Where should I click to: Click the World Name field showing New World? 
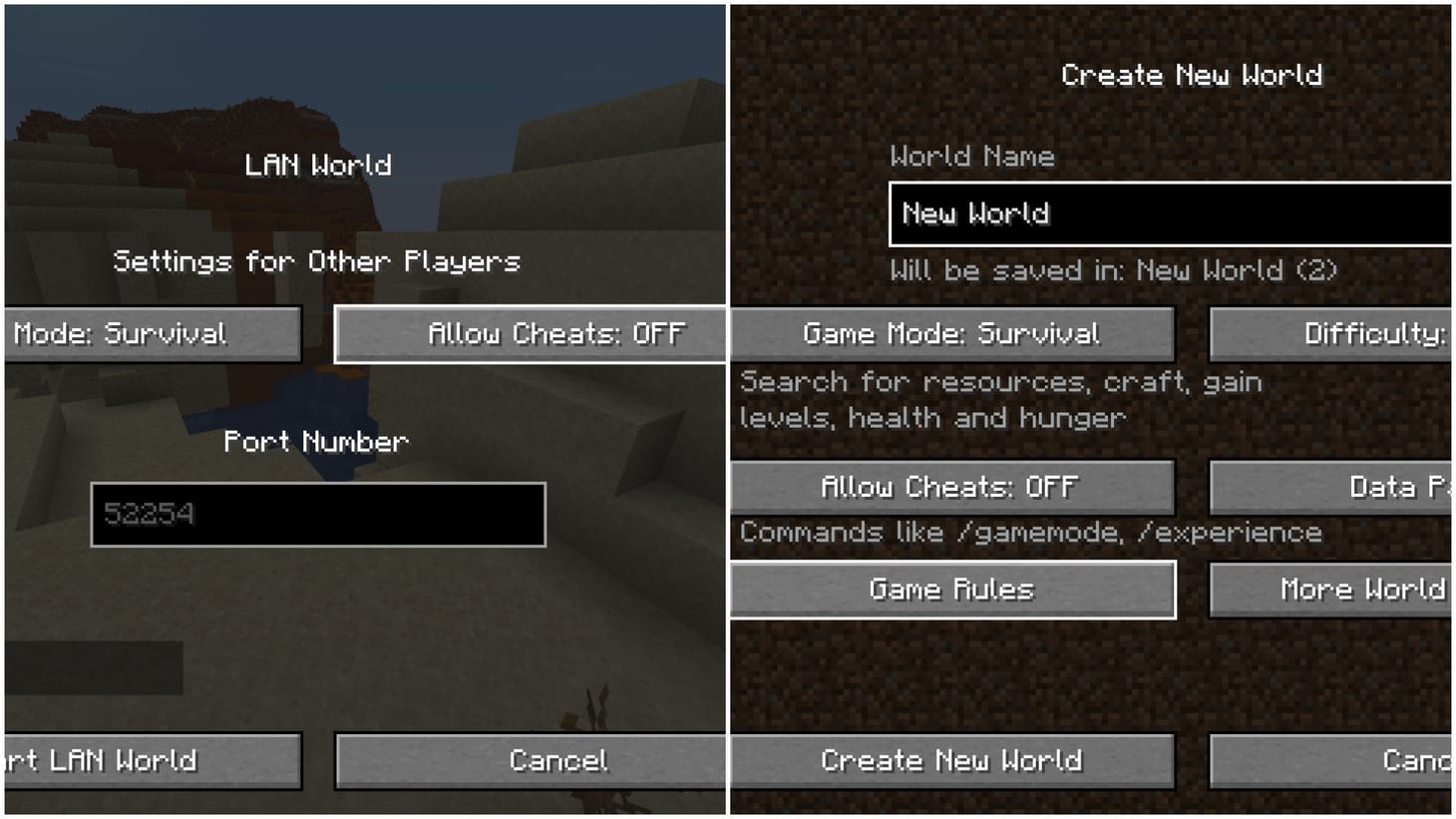(1167, 213)
